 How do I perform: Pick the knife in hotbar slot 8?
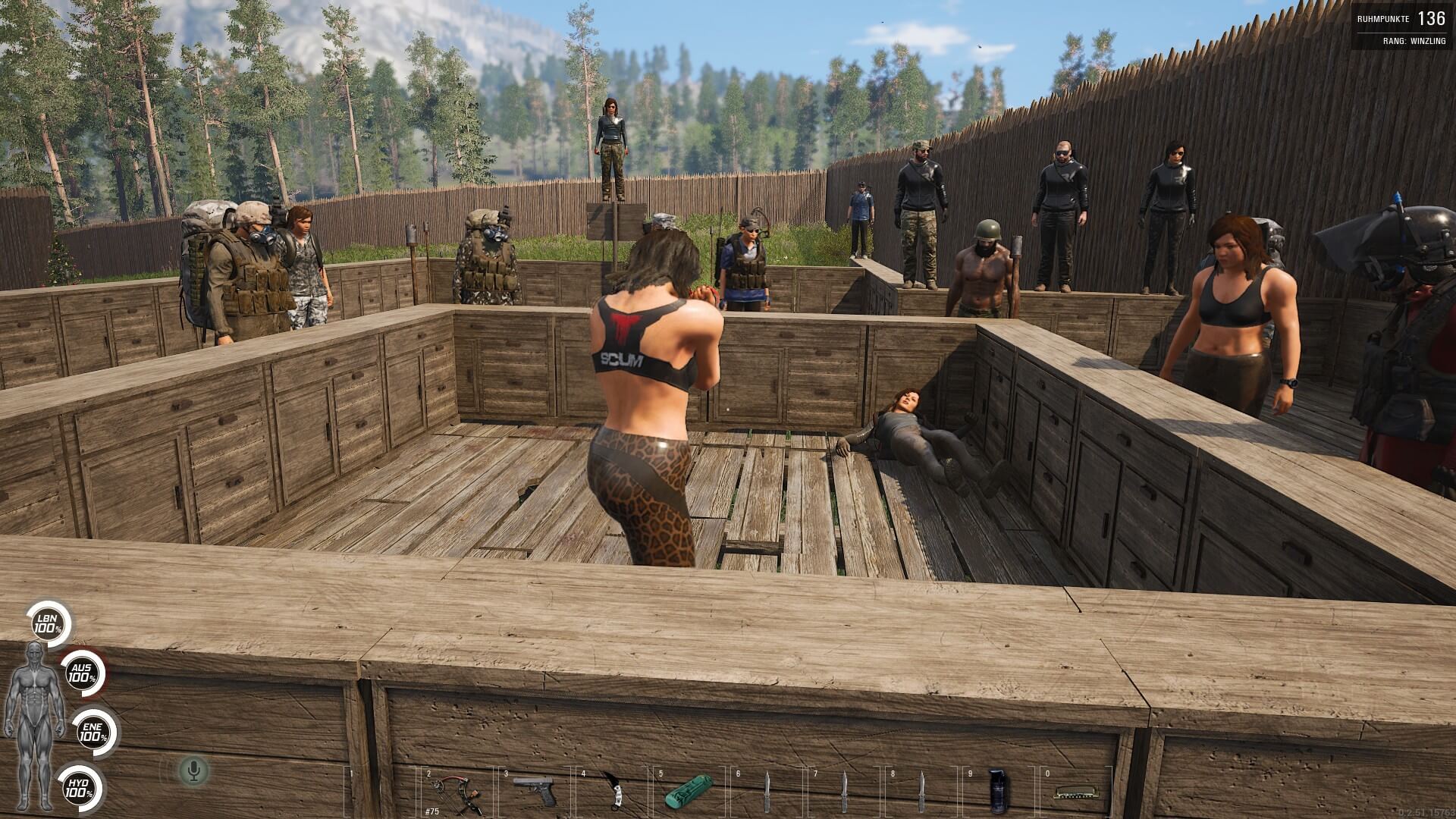click(x=921, y=792)
